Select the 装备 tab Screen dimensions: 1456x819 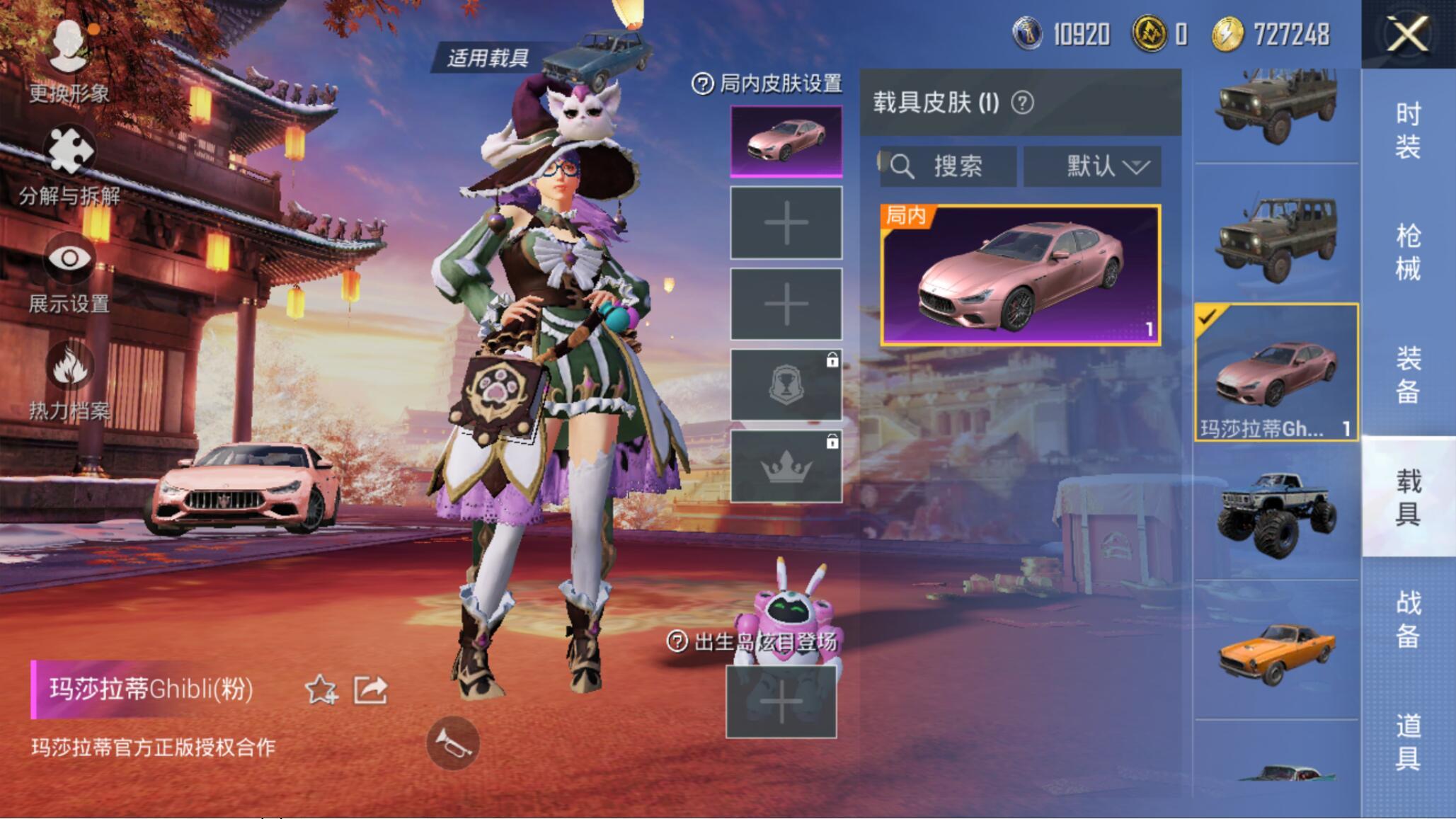1408,374
